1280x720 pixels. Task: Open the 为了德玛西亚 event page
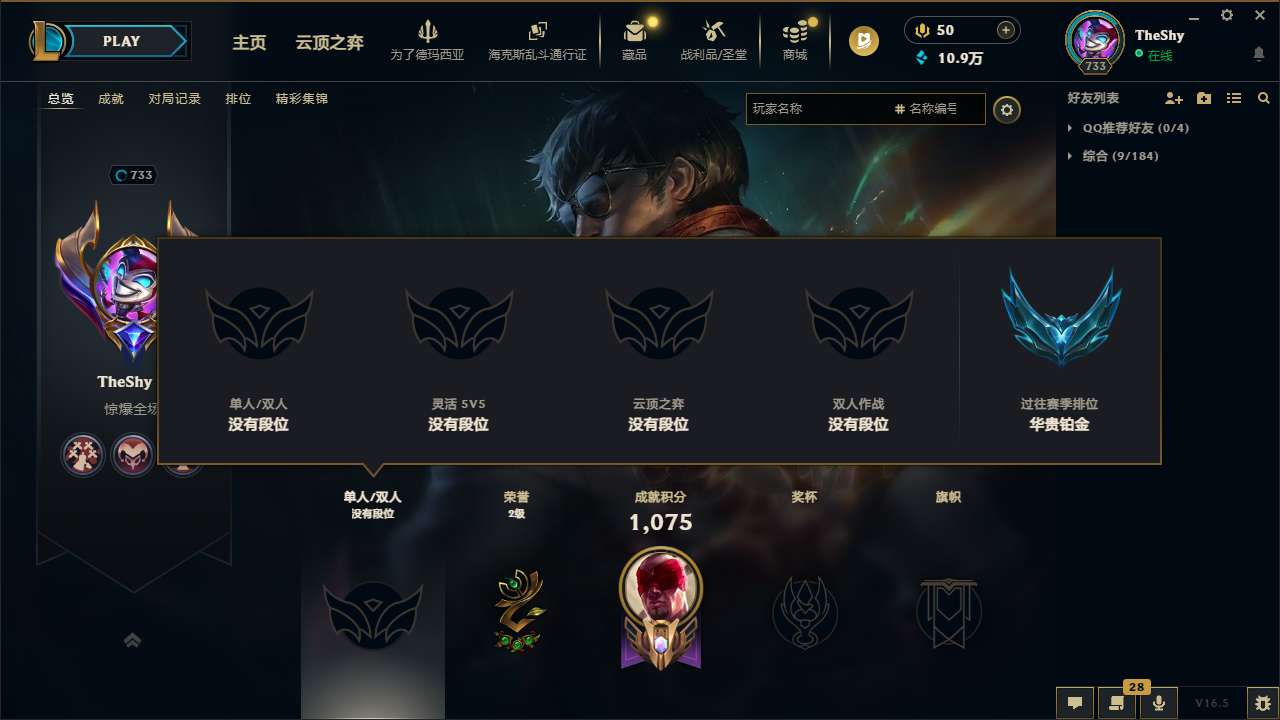(x=428, y=40)
